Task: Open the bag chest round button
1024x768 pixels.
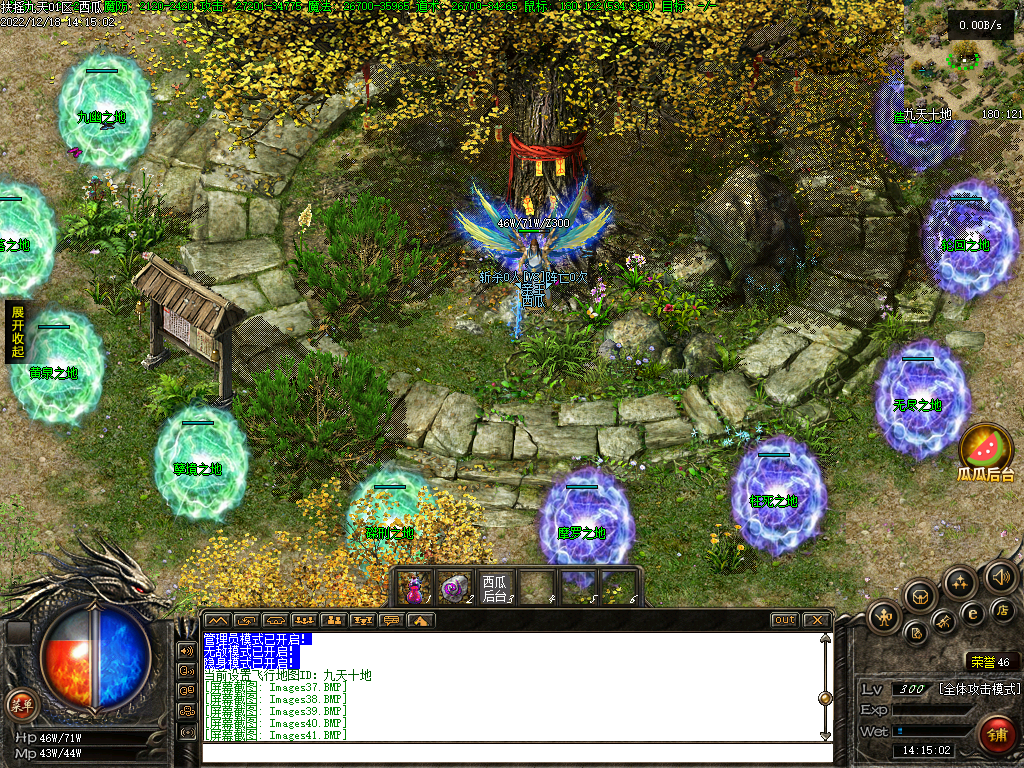Action: [x=921, y=596]
